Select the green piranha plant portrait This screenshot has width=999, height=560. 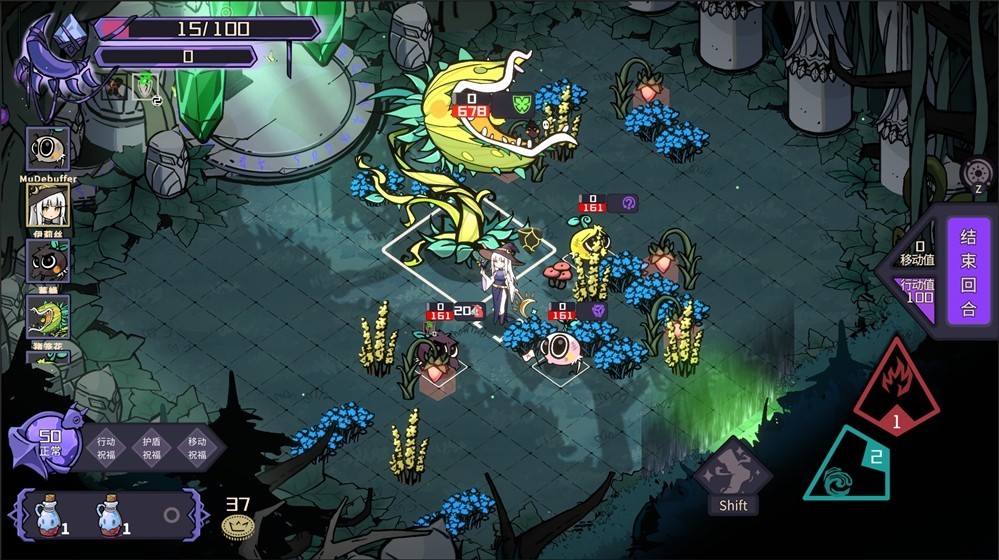47,316
